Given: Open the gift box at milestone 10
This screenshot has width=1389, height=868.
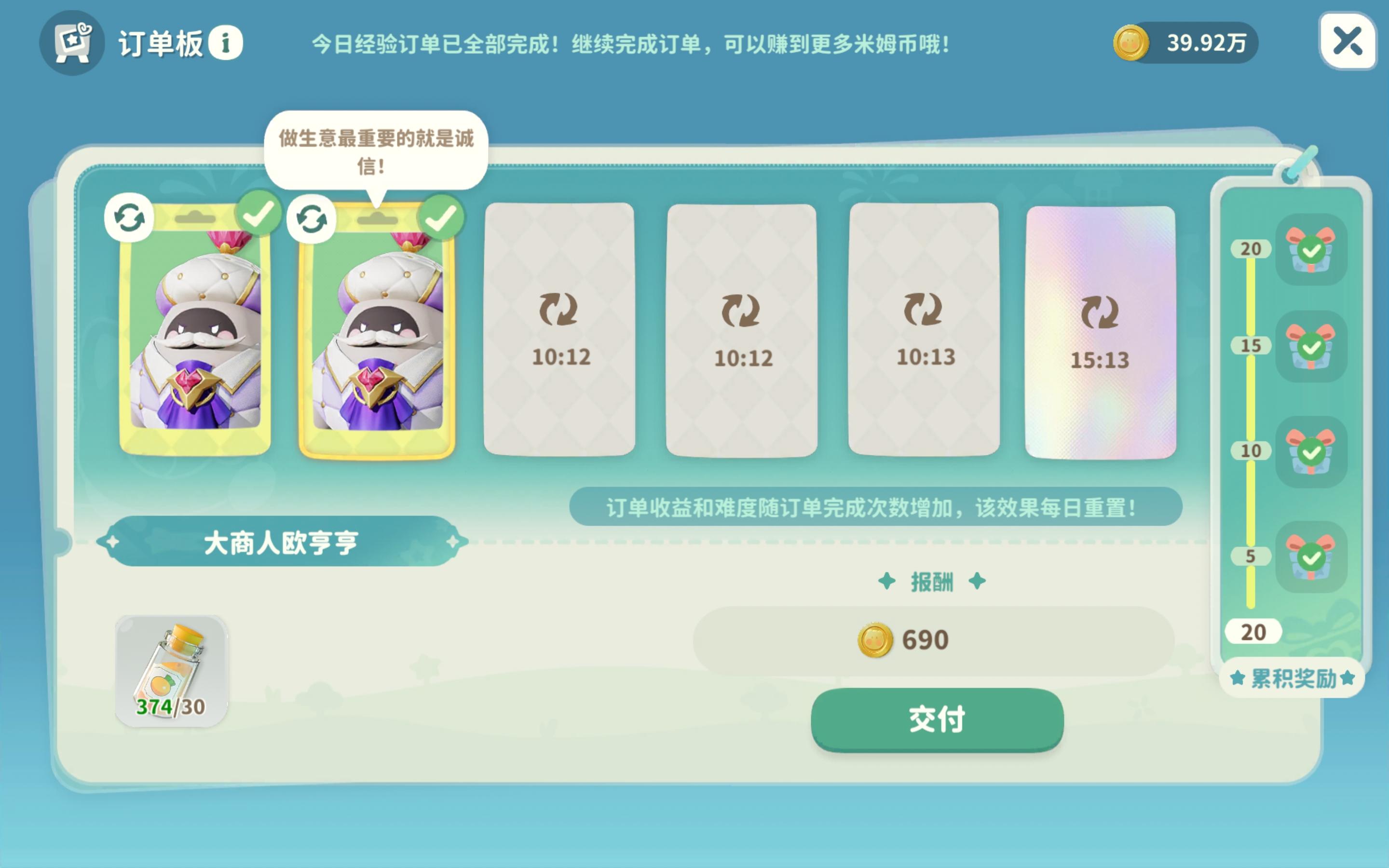Looking at the screenshot, I should [x=1311, y=453].
